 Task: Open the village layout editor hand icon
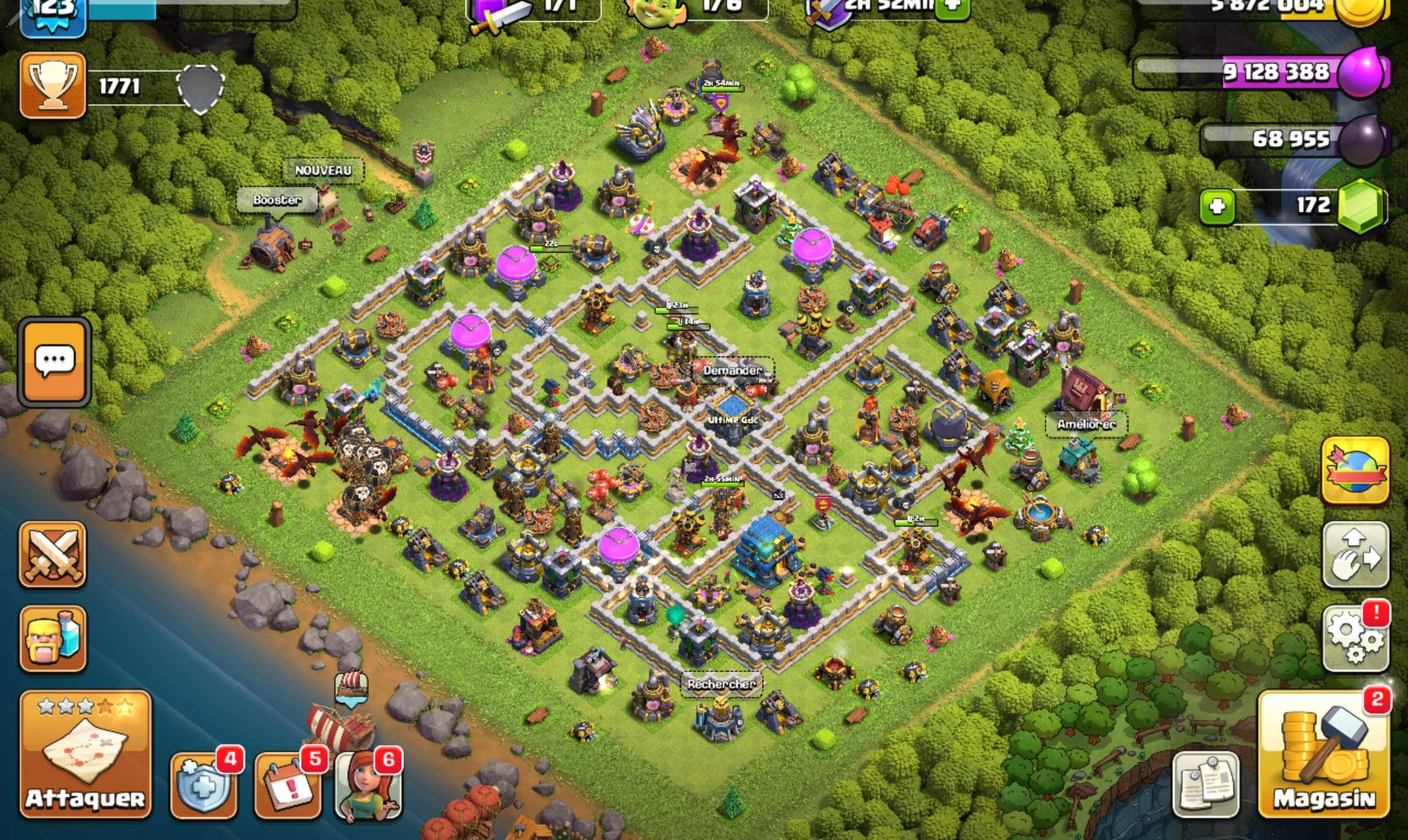(x=1355, y=555)
